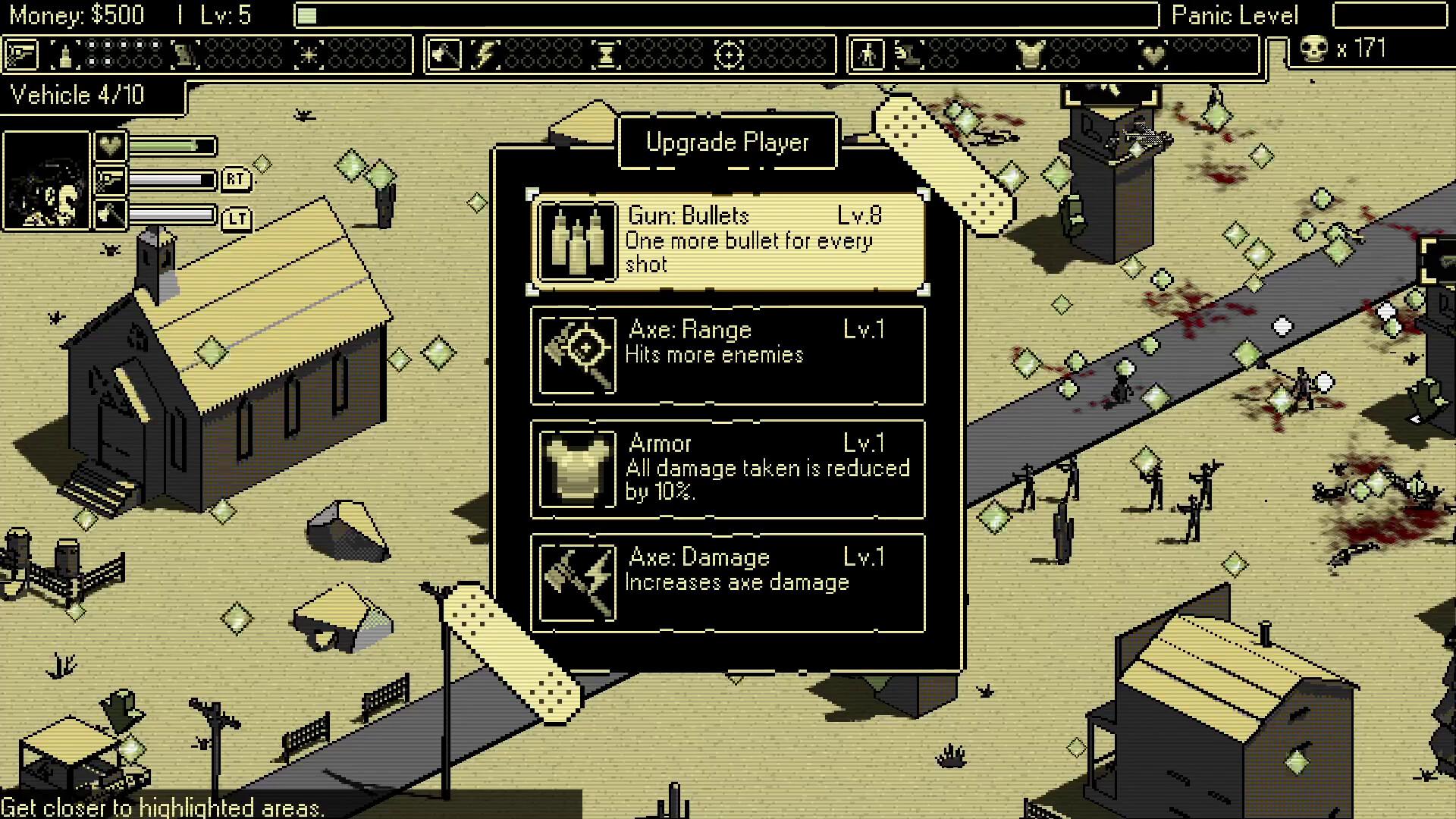Choose the Axe: Range upgrade

point(726,355)
